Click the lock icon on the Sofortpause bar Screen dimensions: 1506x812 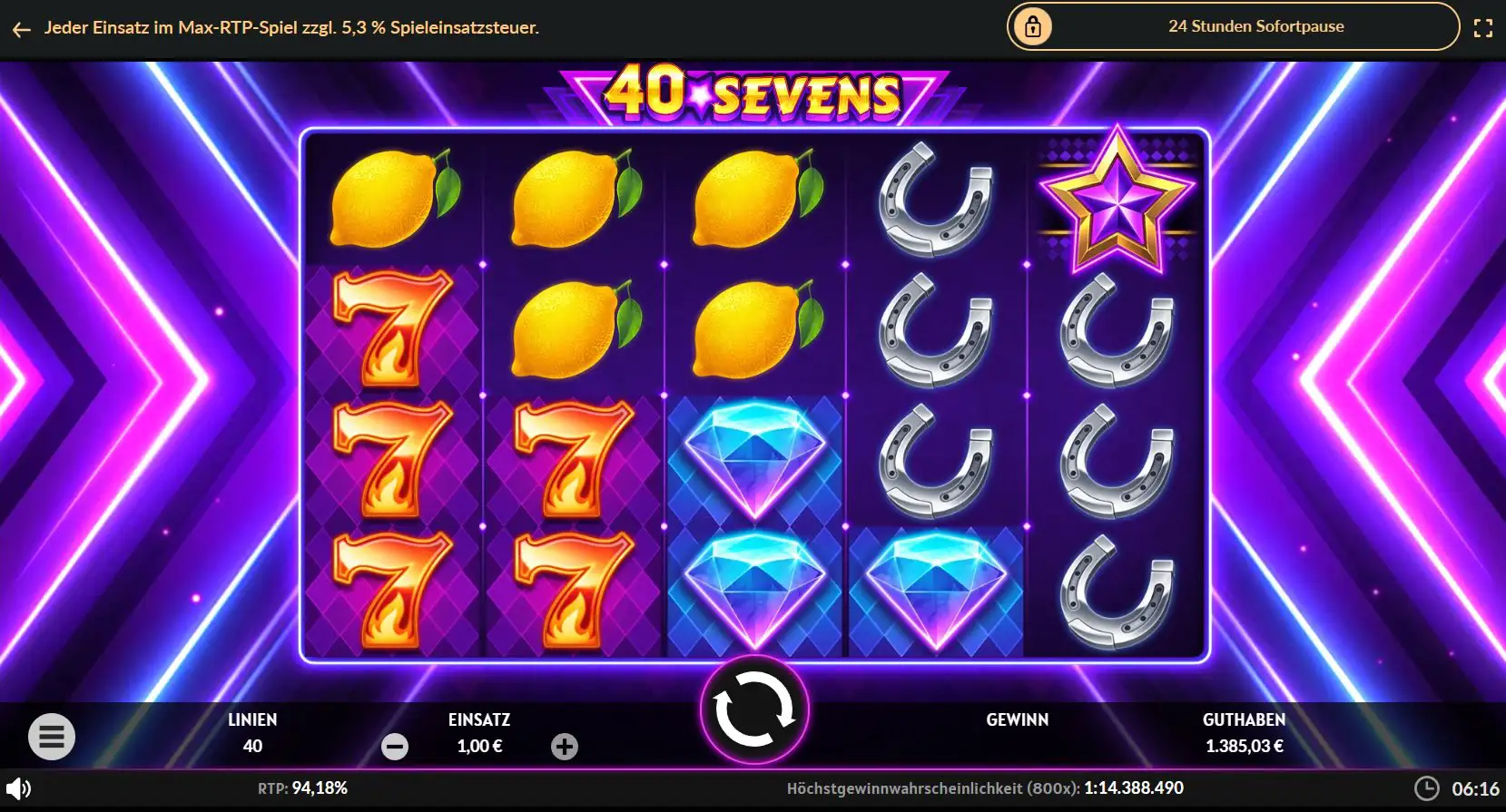pyautogui.click(x=1034, y=26)
